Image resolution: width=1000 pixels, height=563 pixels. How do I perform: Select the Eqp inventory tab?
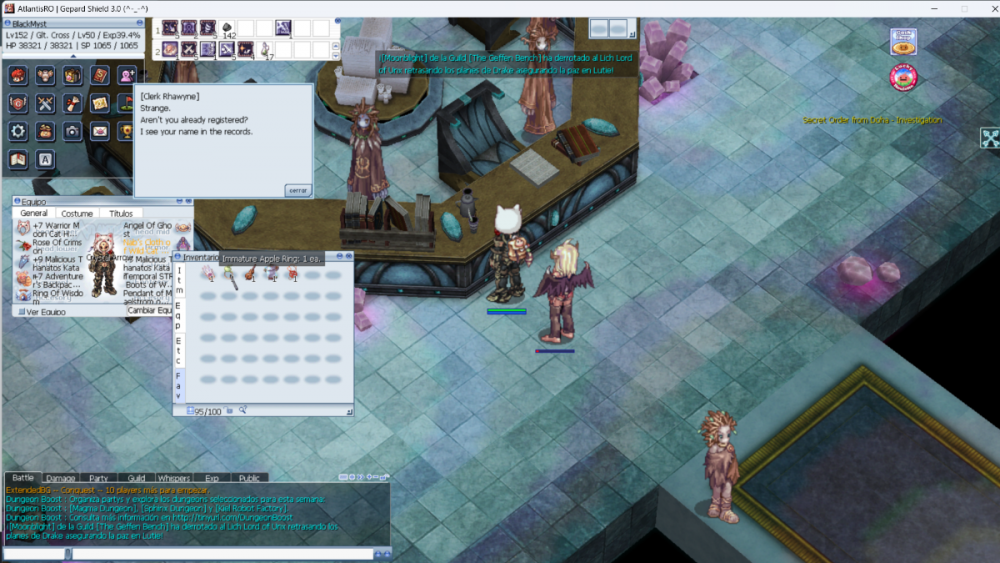[179, 315]
